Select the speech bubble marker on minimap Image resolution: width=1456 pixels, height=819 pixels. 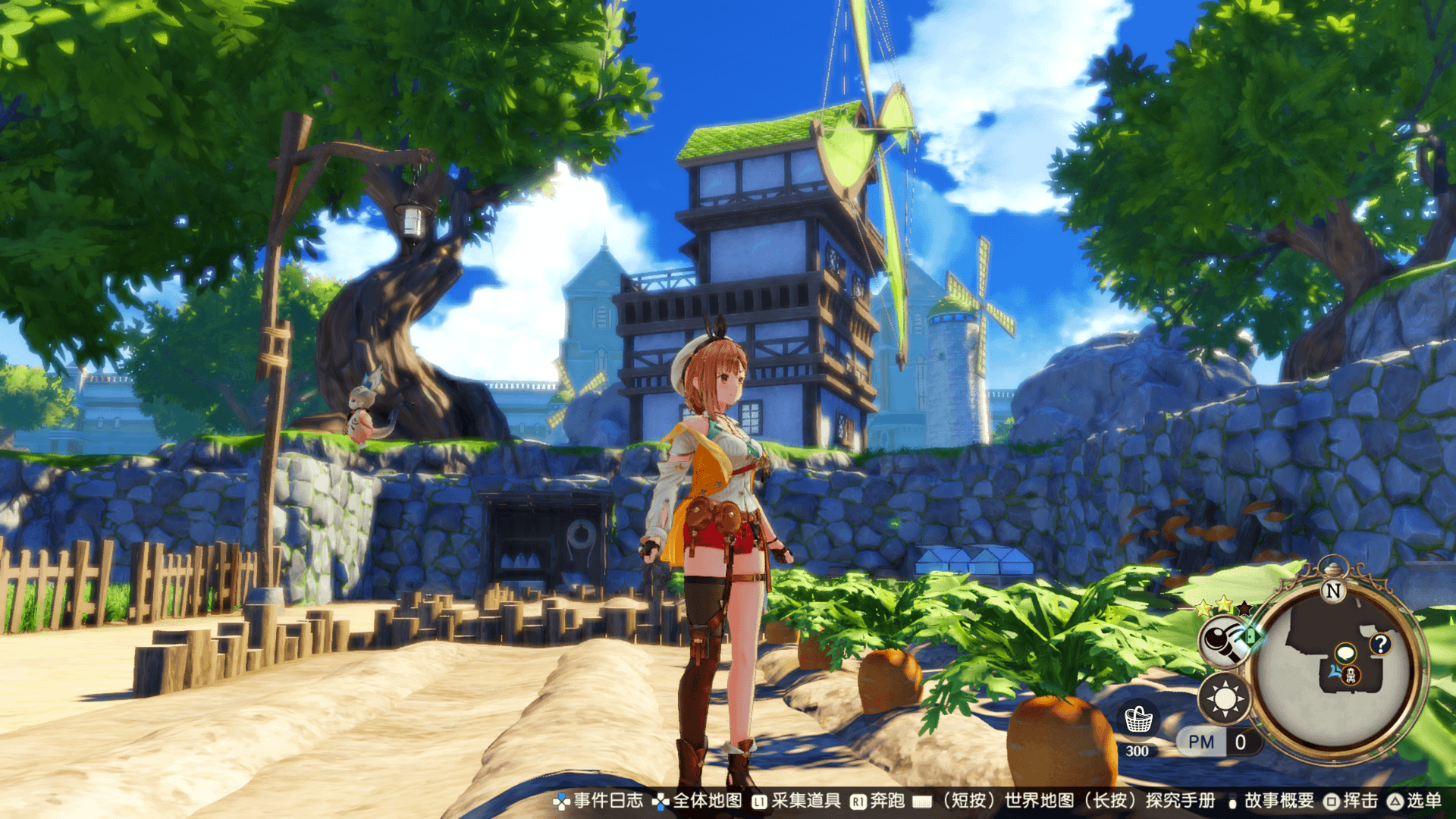tap(1345, 652)
